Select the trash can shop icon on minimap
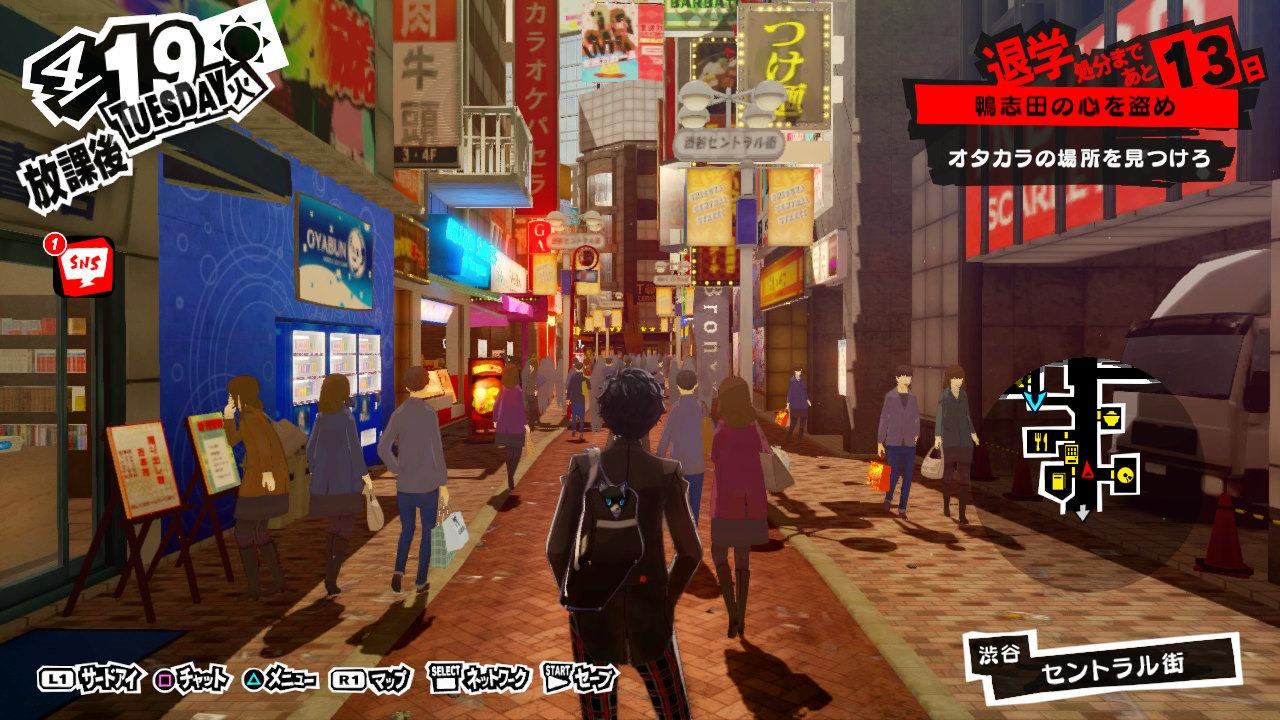 1057,480
